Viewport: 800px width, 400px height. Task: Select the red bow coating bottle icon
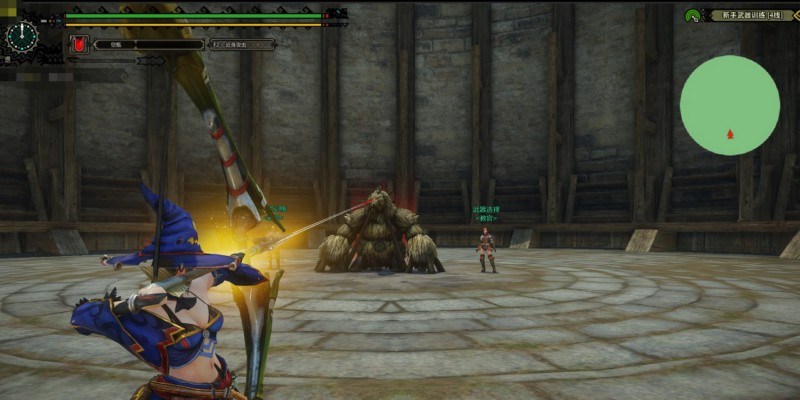(78, 44)
